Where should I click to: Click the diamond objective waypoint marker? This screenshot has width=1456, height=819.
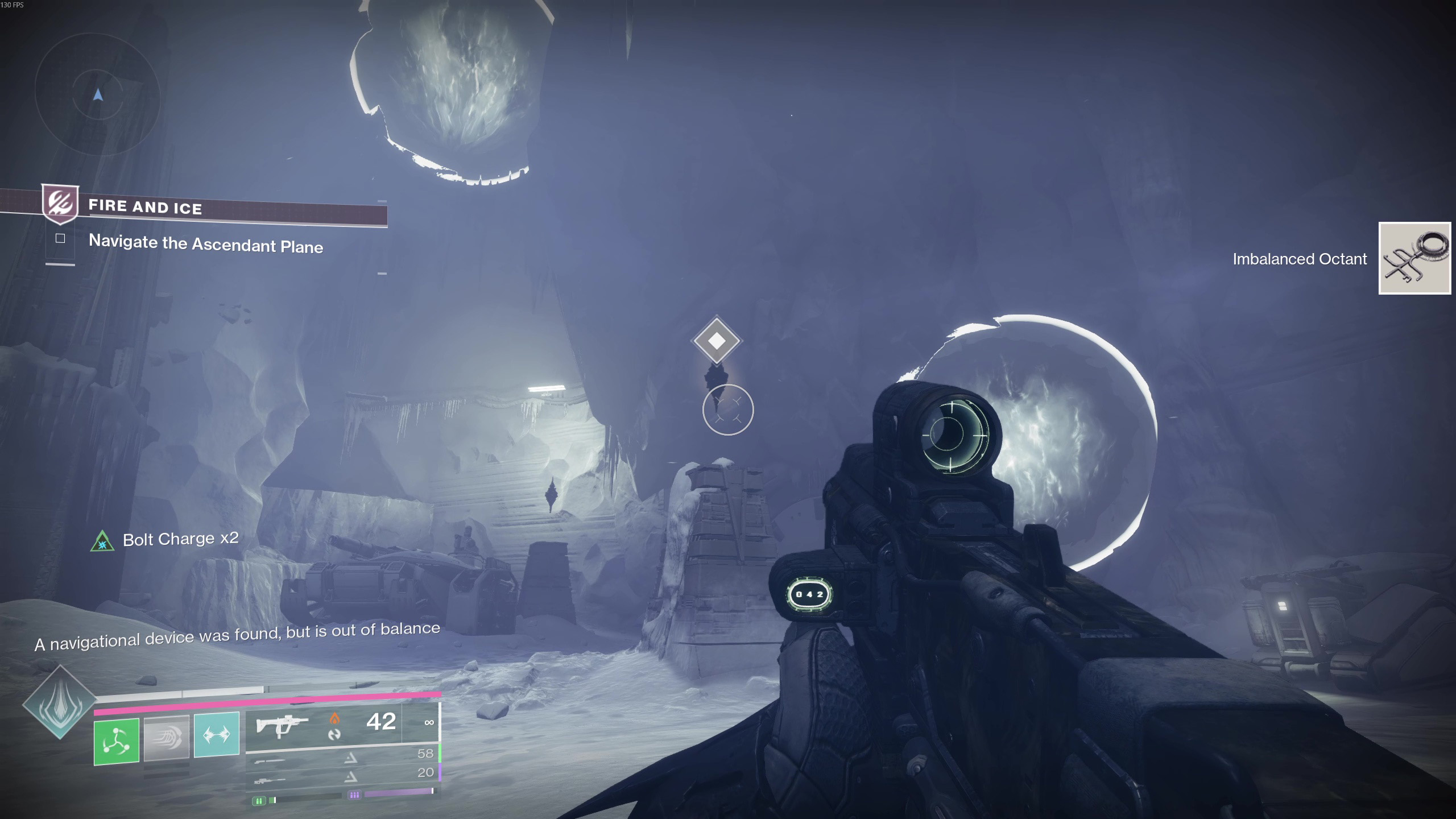(717, 341)
